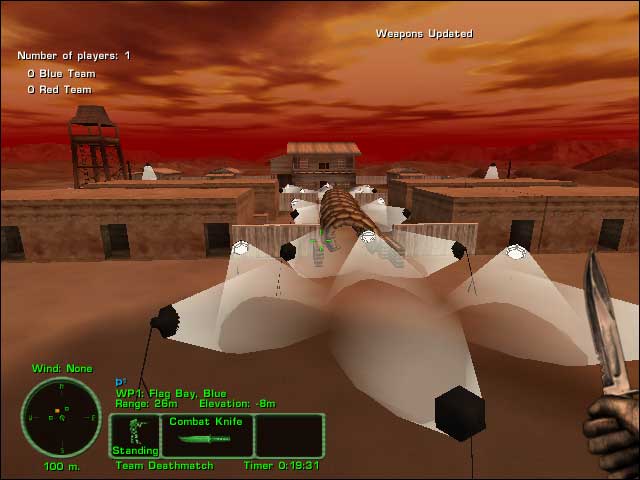
Task: Click the circular radar minimap
Action: click(x=61, y=417)
